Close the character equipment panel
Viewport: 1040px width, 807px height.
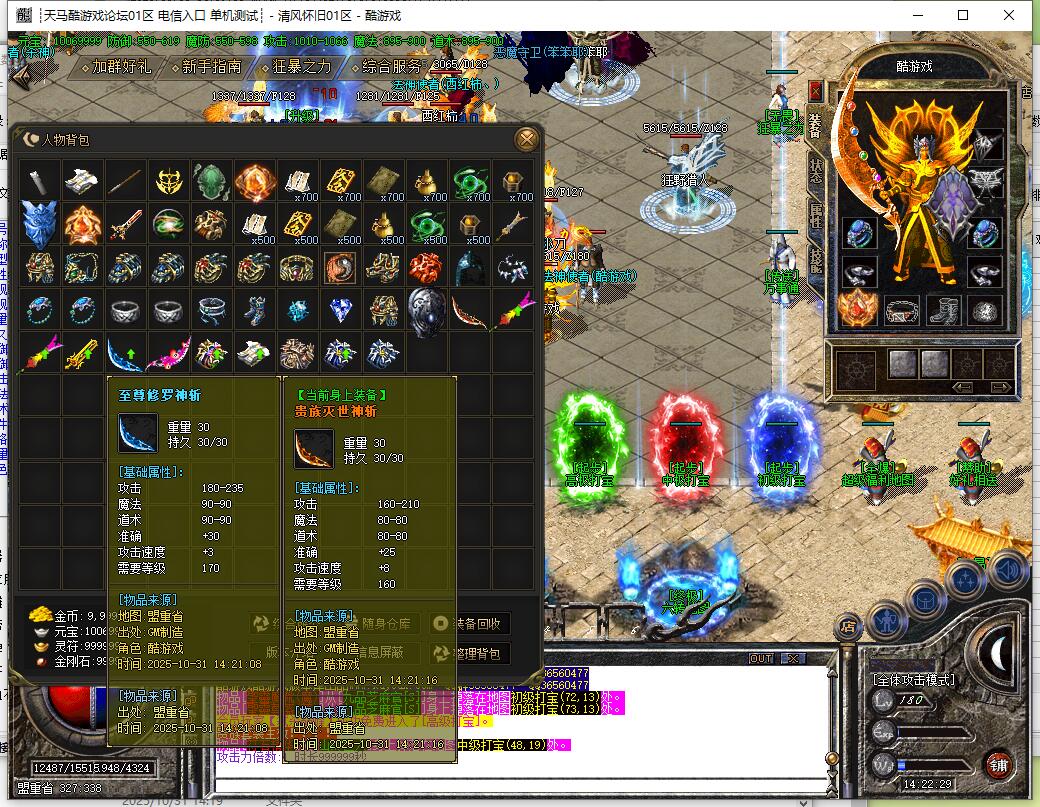815,91
